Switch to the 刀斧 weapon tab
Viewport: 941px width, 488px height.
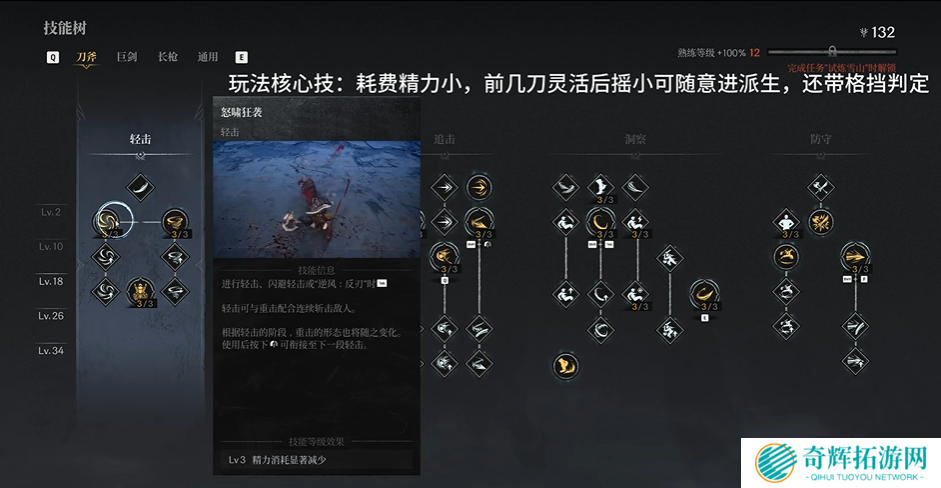coord(87,57)
